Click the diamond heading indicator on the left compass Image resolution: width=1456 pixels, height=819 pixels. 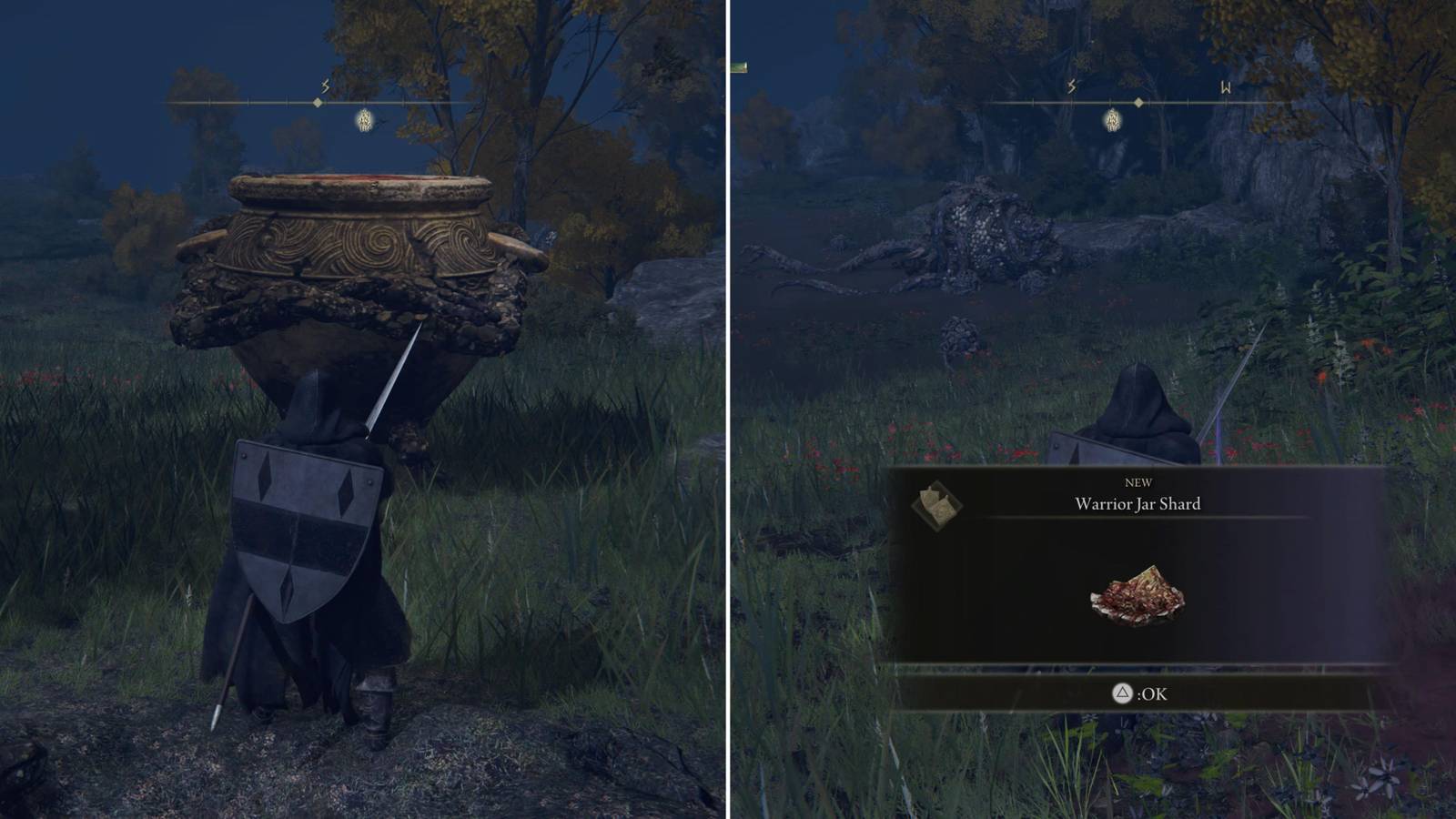[316, 105]
